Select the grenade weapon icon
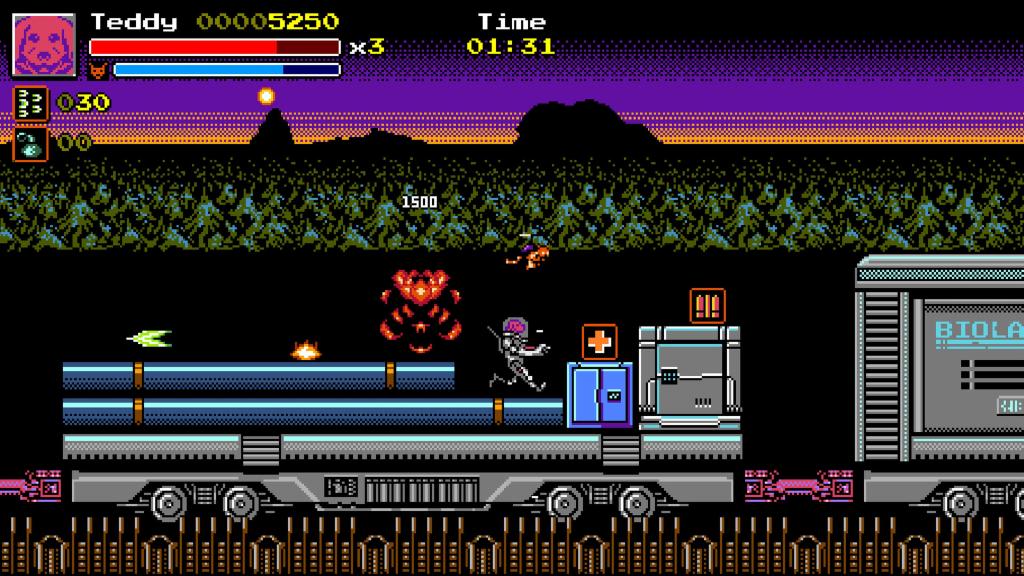This screenshot has height=576, width=1024. click(29, 143)
